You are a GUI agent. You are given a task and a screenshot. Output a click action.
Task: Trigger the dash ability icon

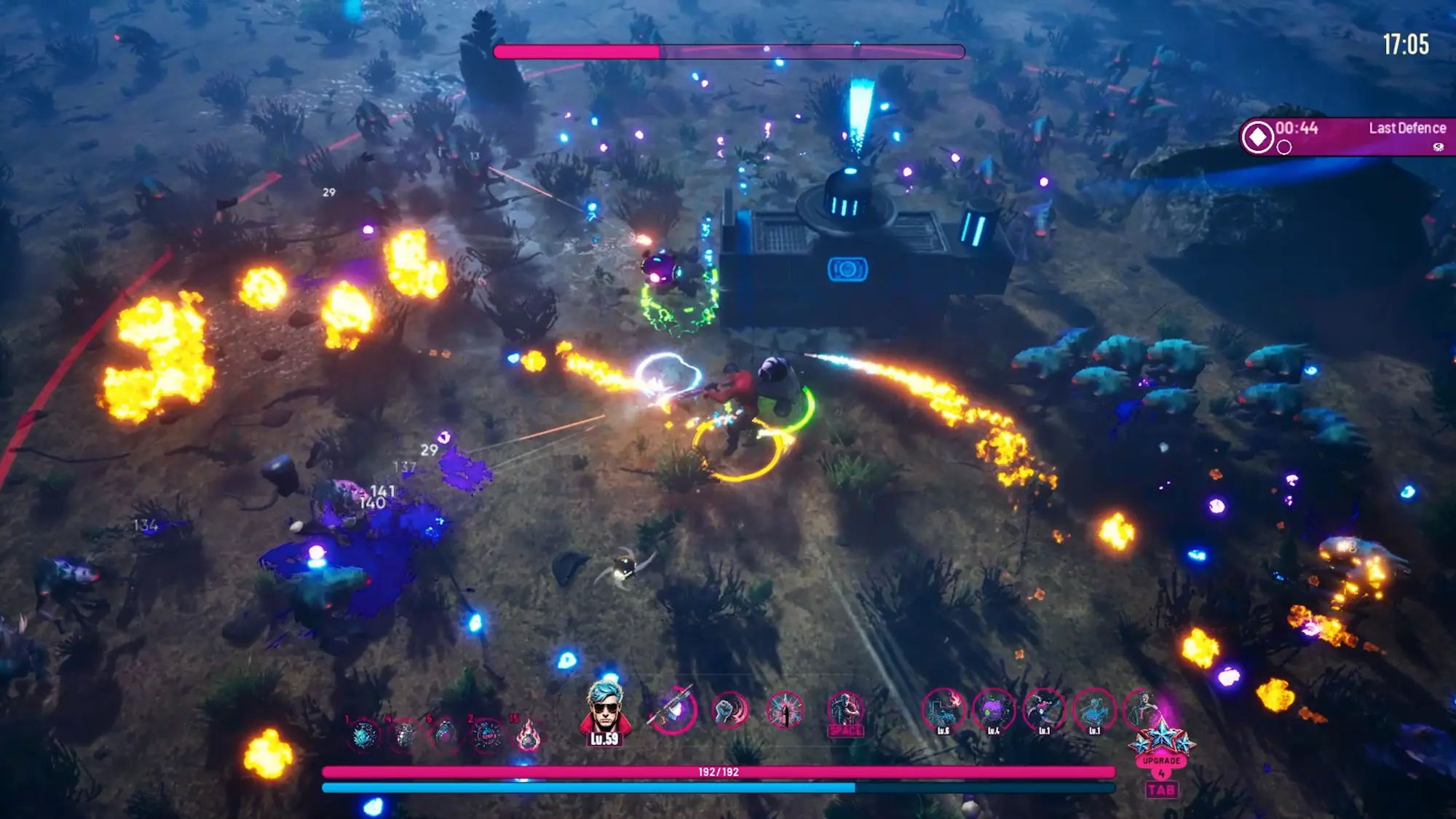tap(845, 711)
